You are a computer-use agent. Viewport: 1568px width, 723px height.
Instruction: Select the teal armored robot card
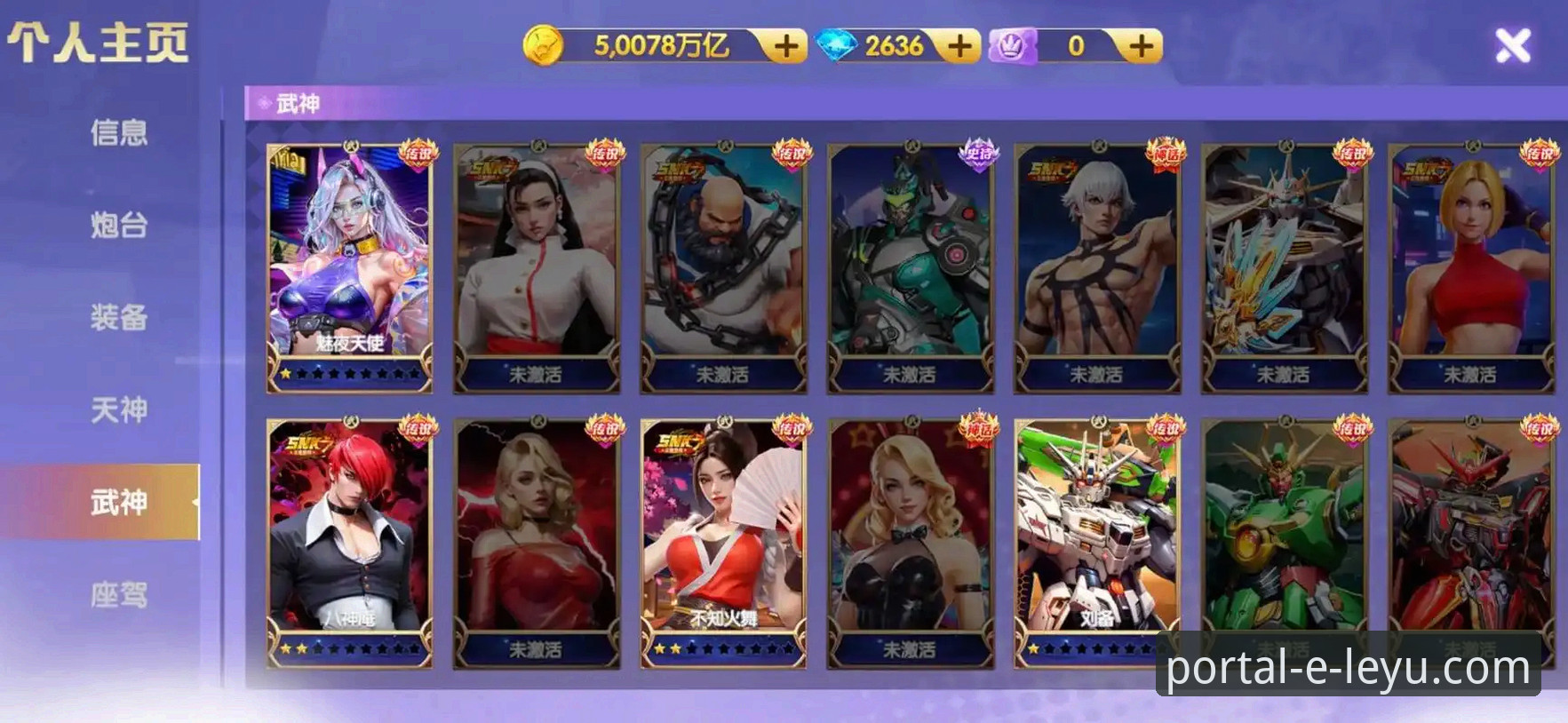[911, 266]
